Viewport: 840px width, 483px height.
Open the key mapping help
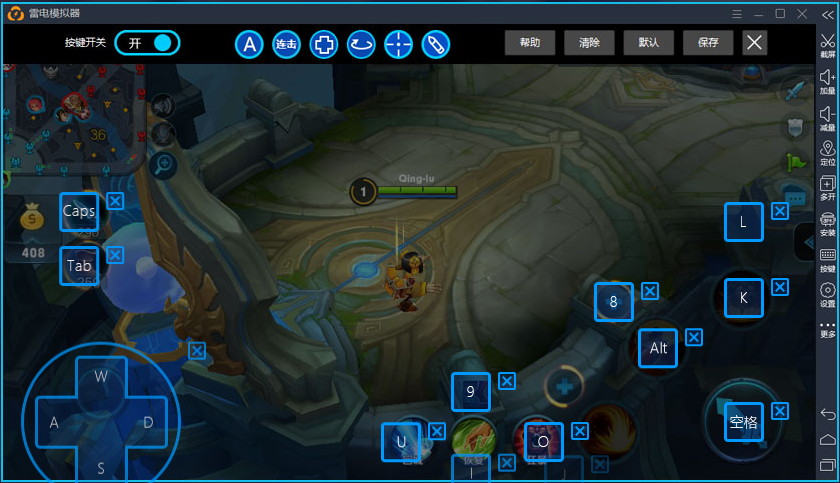(x=530, y=43)
